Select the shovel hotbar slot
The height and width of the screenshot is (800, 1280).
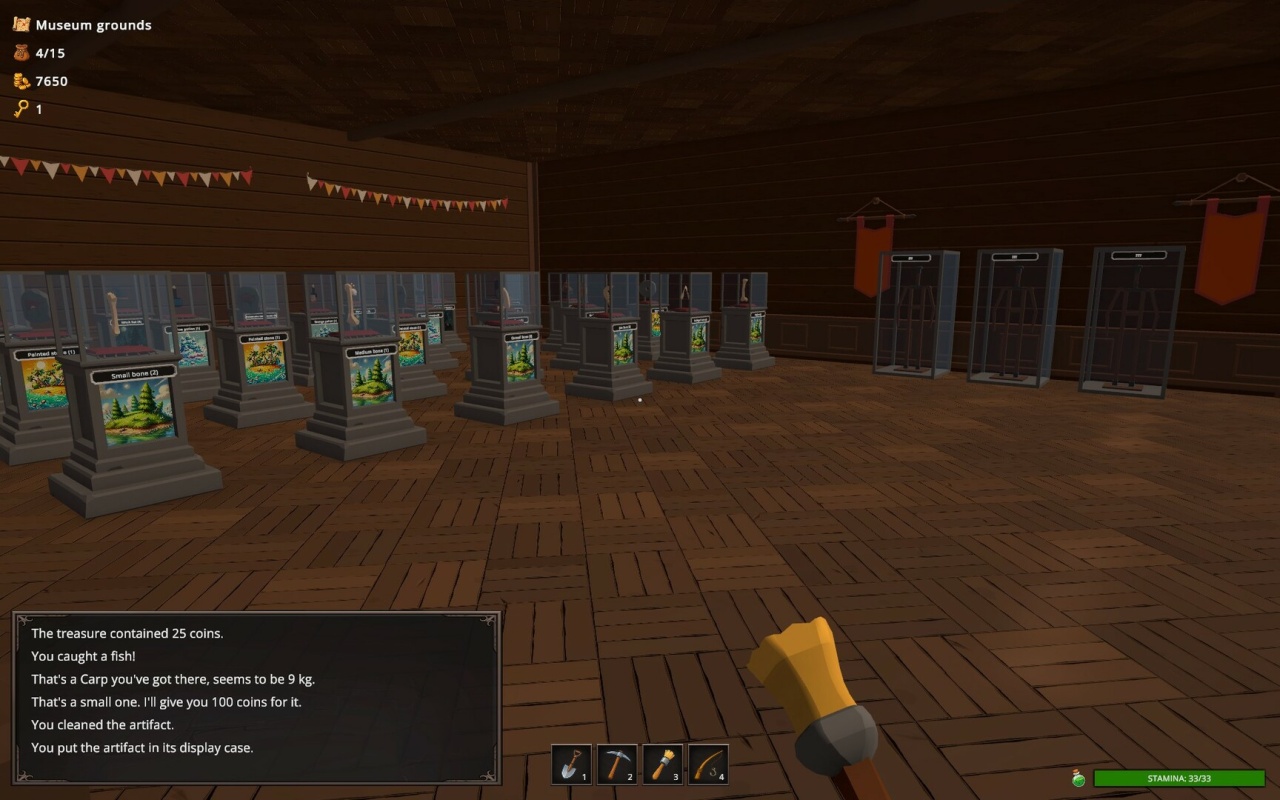571,764
